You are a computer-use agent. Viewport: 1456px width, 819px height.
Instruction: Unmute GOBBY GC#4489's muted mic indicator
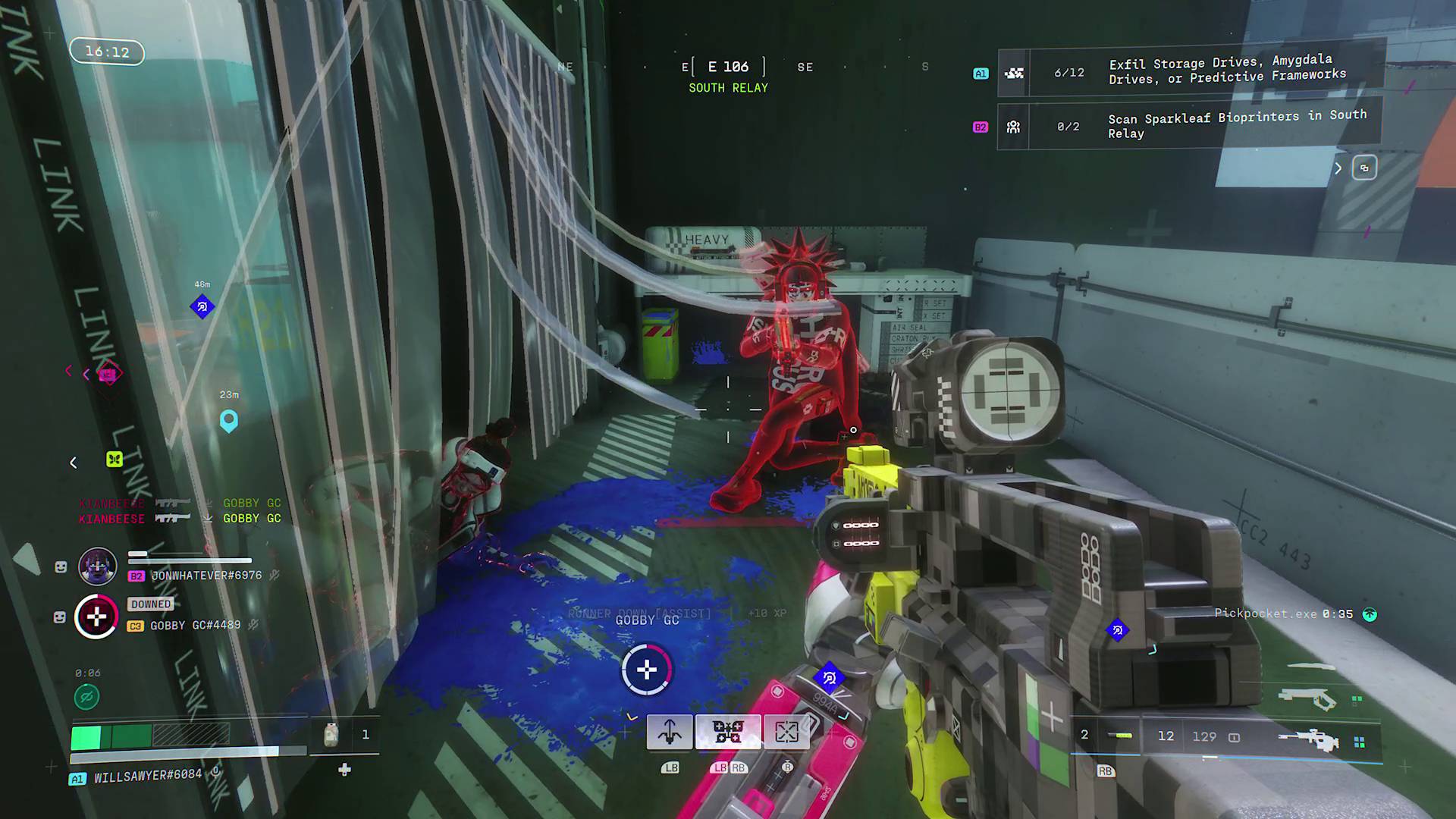pos(253,624)
